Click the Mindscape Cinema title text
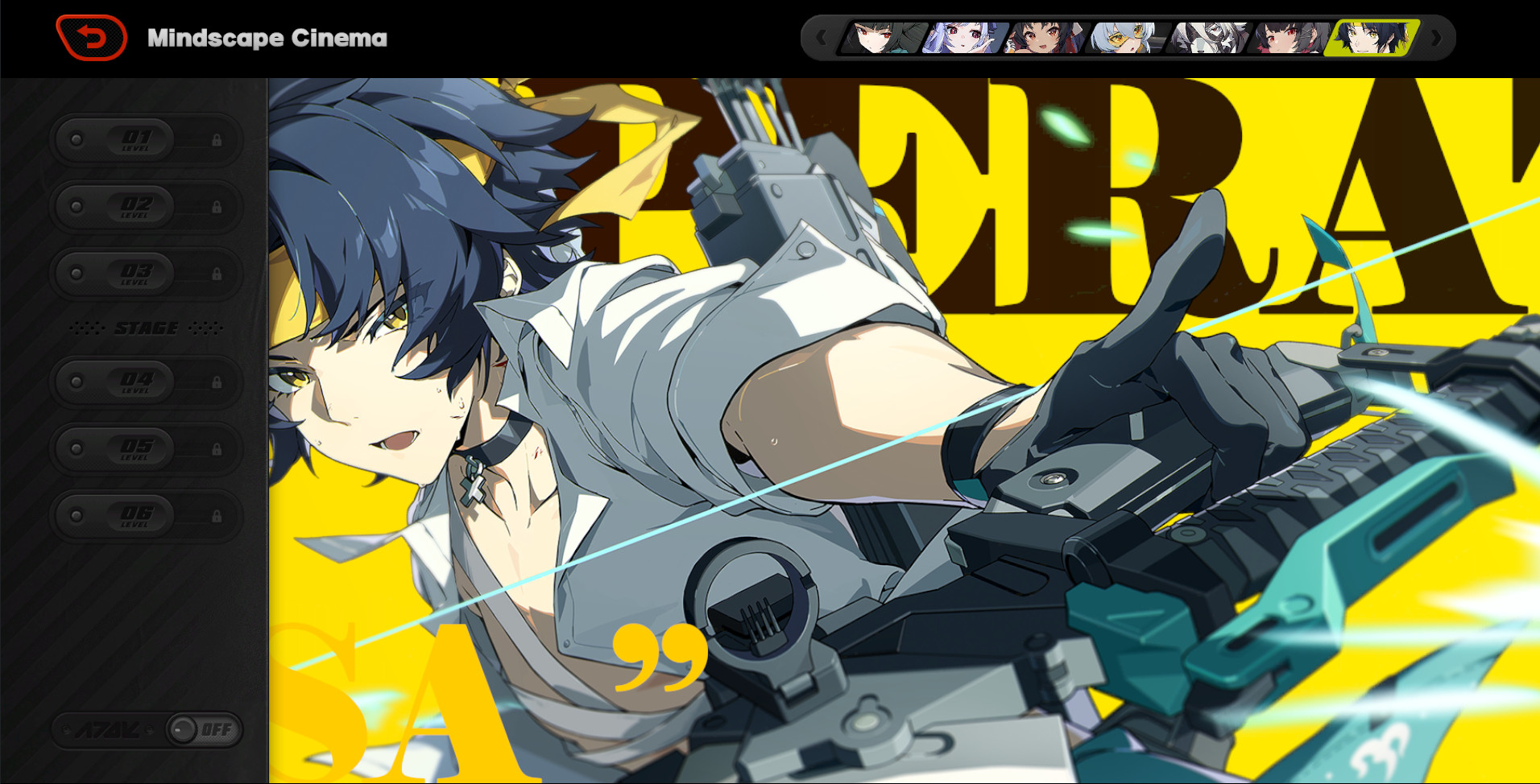The height and width of the screenshot is (784, 1540). click(267, 37)
